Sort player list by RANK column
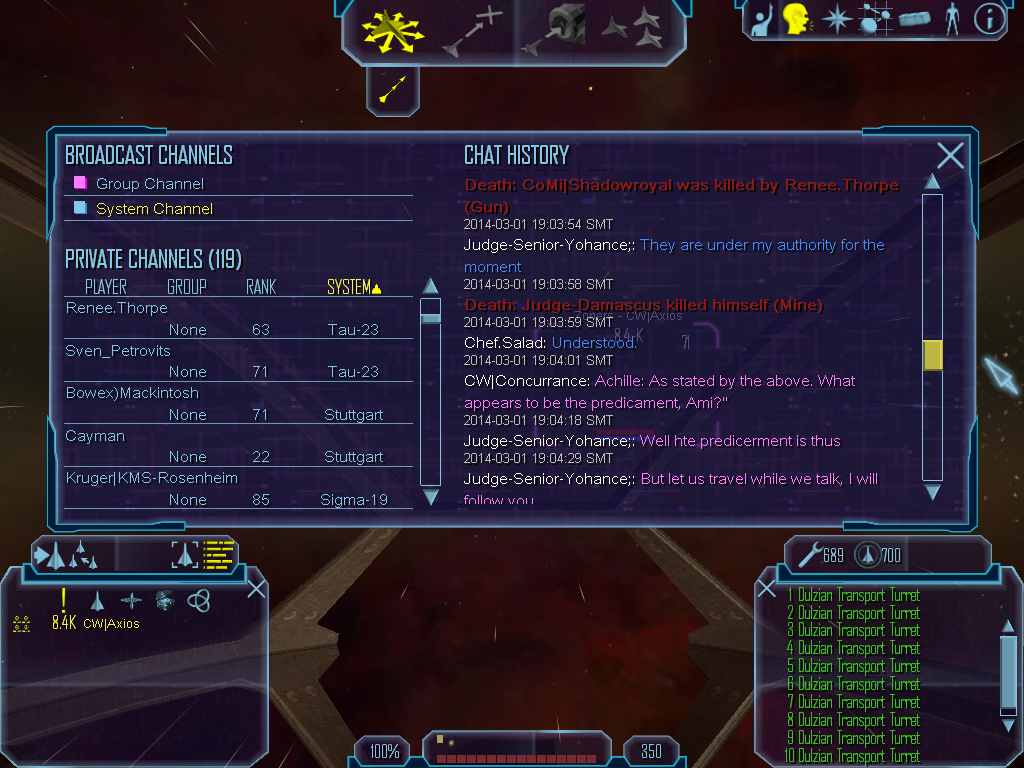1024x768 pixels. pyautogui.click(x=261, y=288)
